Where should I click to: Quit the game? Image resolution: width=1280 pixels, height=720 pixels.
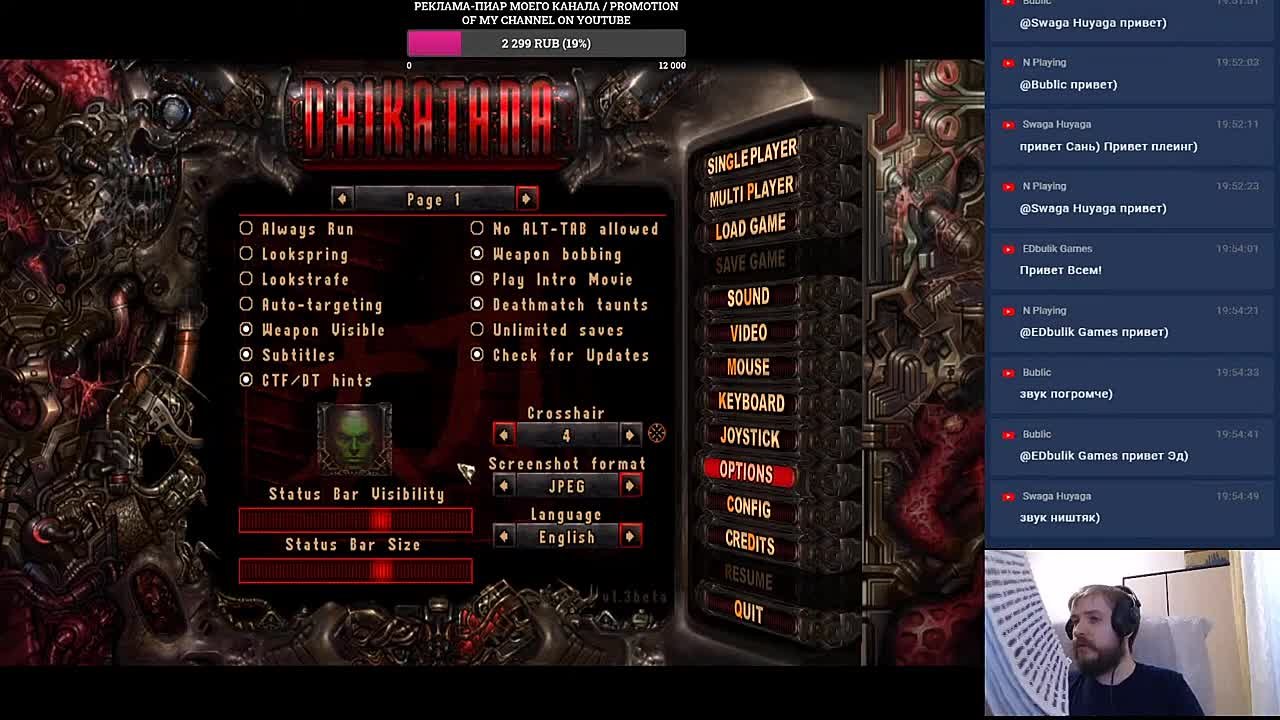pyautogui.click(x=748, y=612)
